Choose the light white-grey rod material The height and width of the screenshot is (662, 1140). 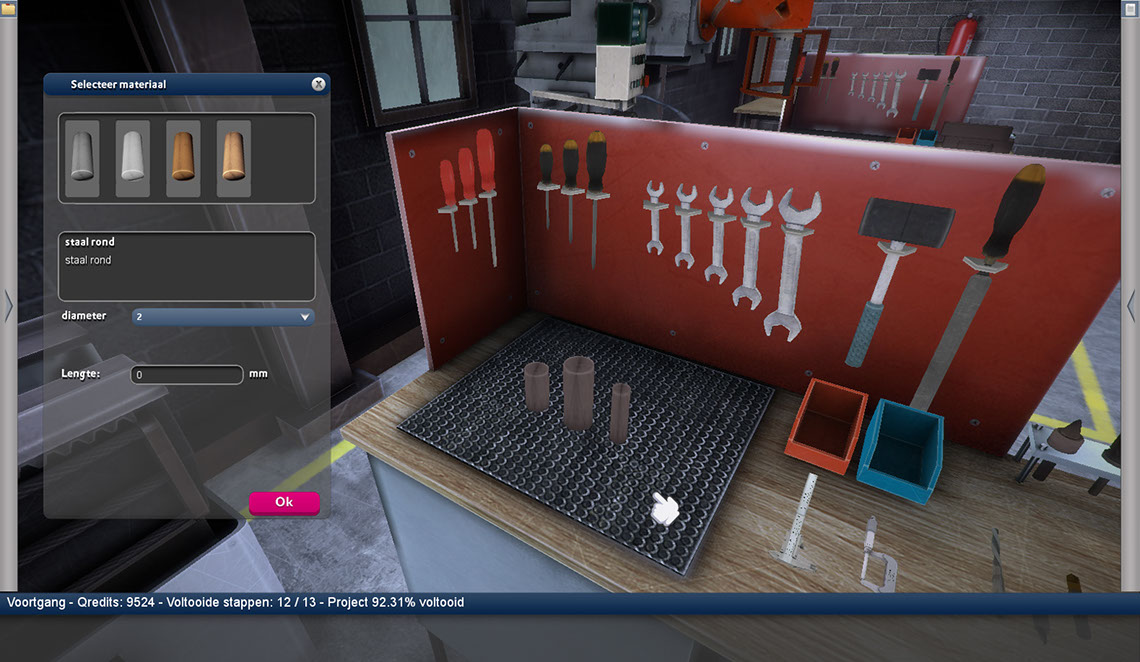point(133,158)
